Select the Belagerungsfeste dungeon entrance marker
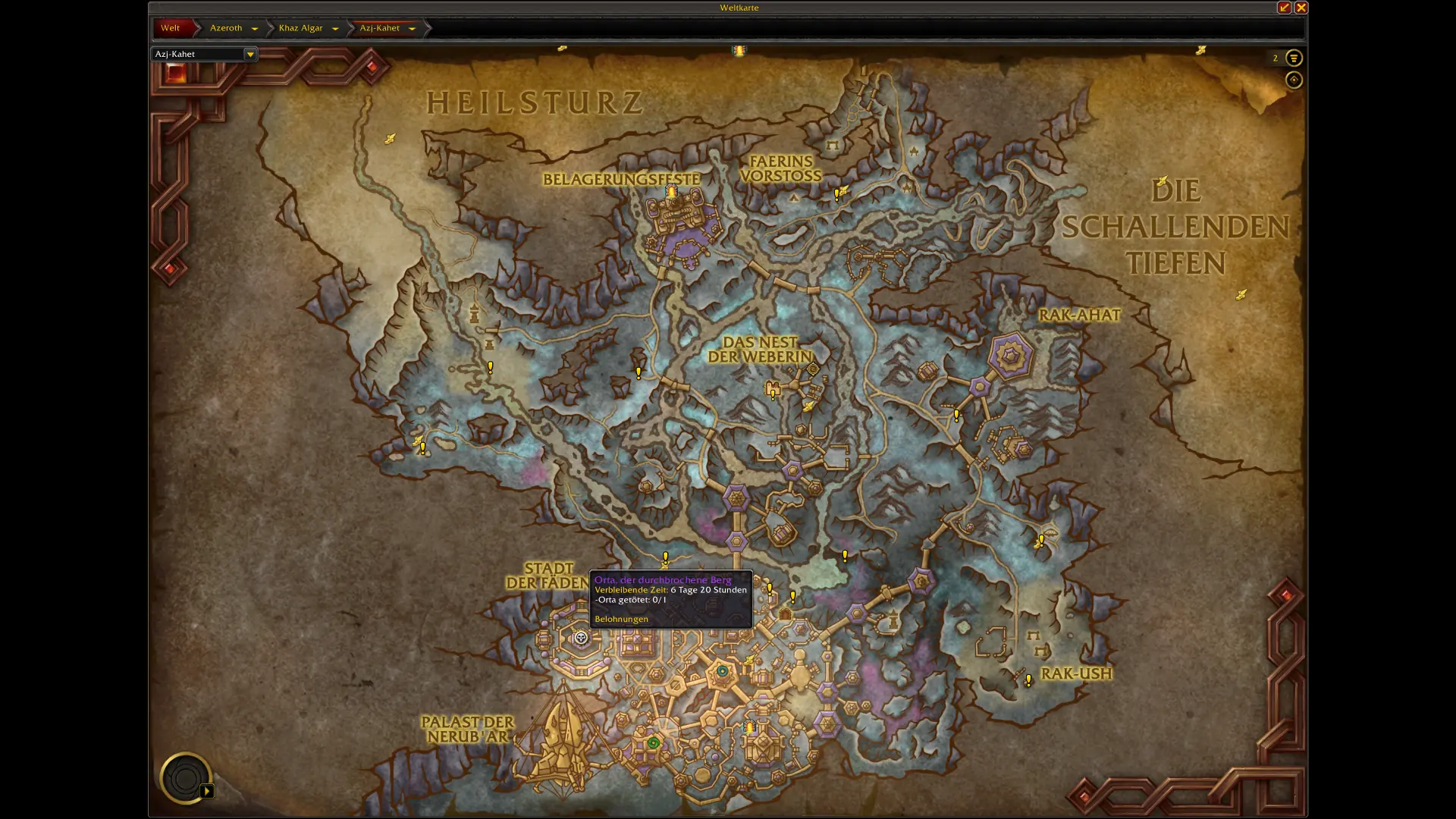This screenshot has width=1456, height=819. point(671,192)
